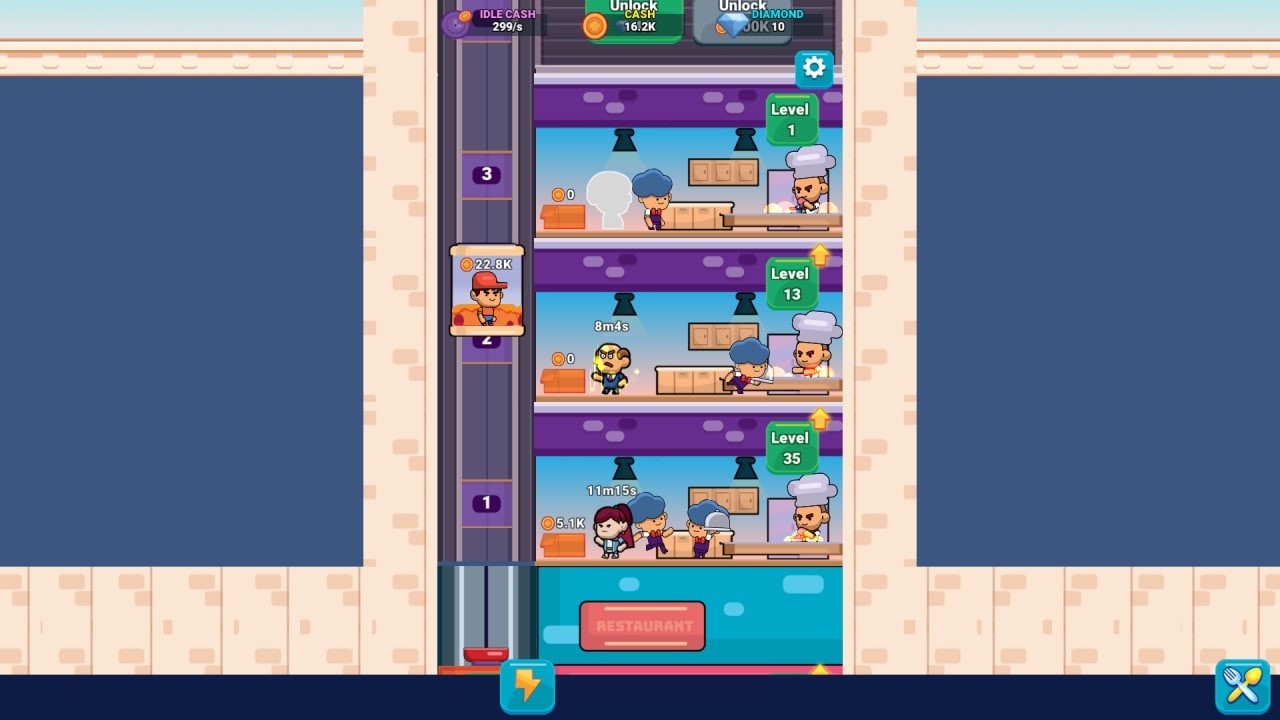The image size is (1280, 720).
Task: Tap the fork and spoon restaurant icon
Action: pos(1242,686)
